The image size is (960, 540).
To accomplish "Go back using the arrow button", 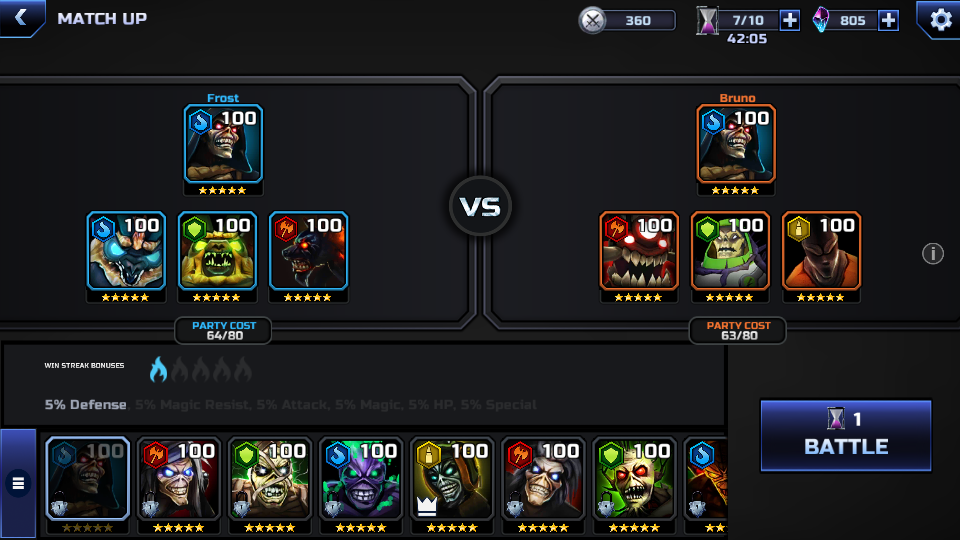I will tap(20, 18).
